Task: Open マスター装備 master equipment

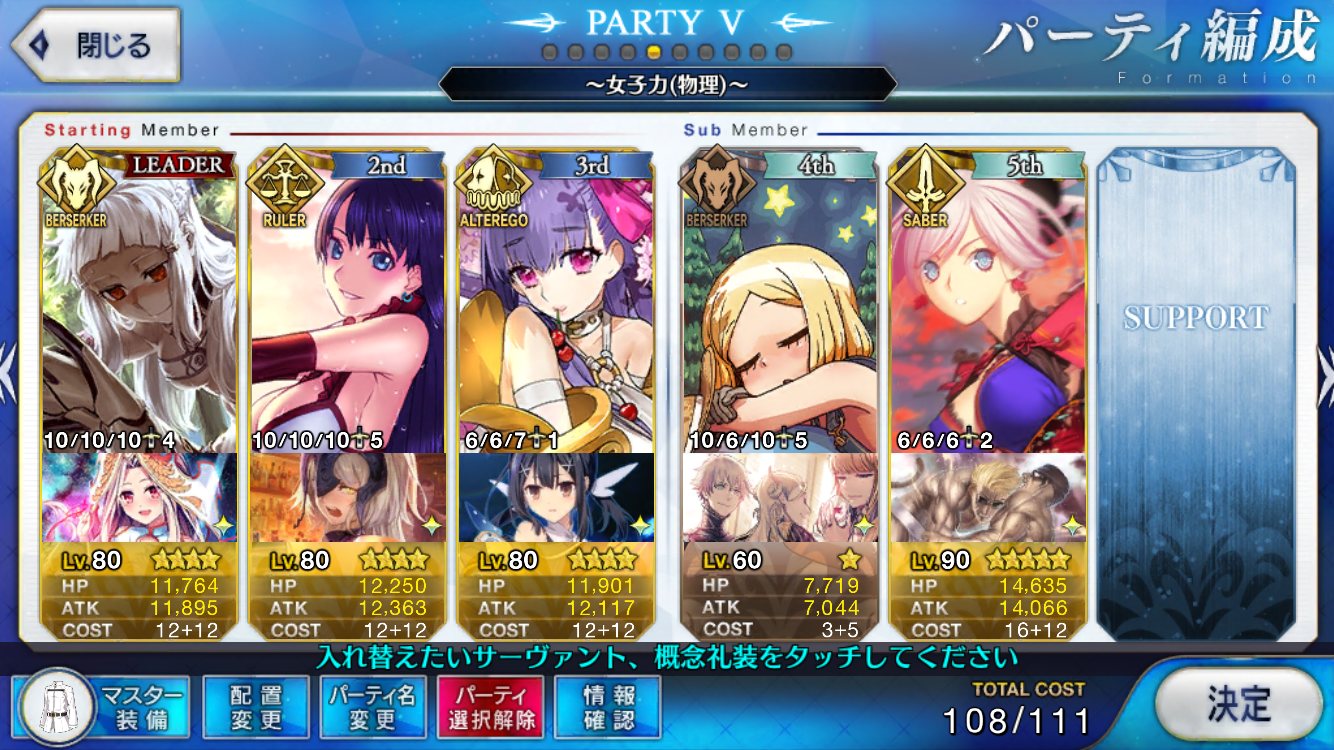Action: pos(103,707)
